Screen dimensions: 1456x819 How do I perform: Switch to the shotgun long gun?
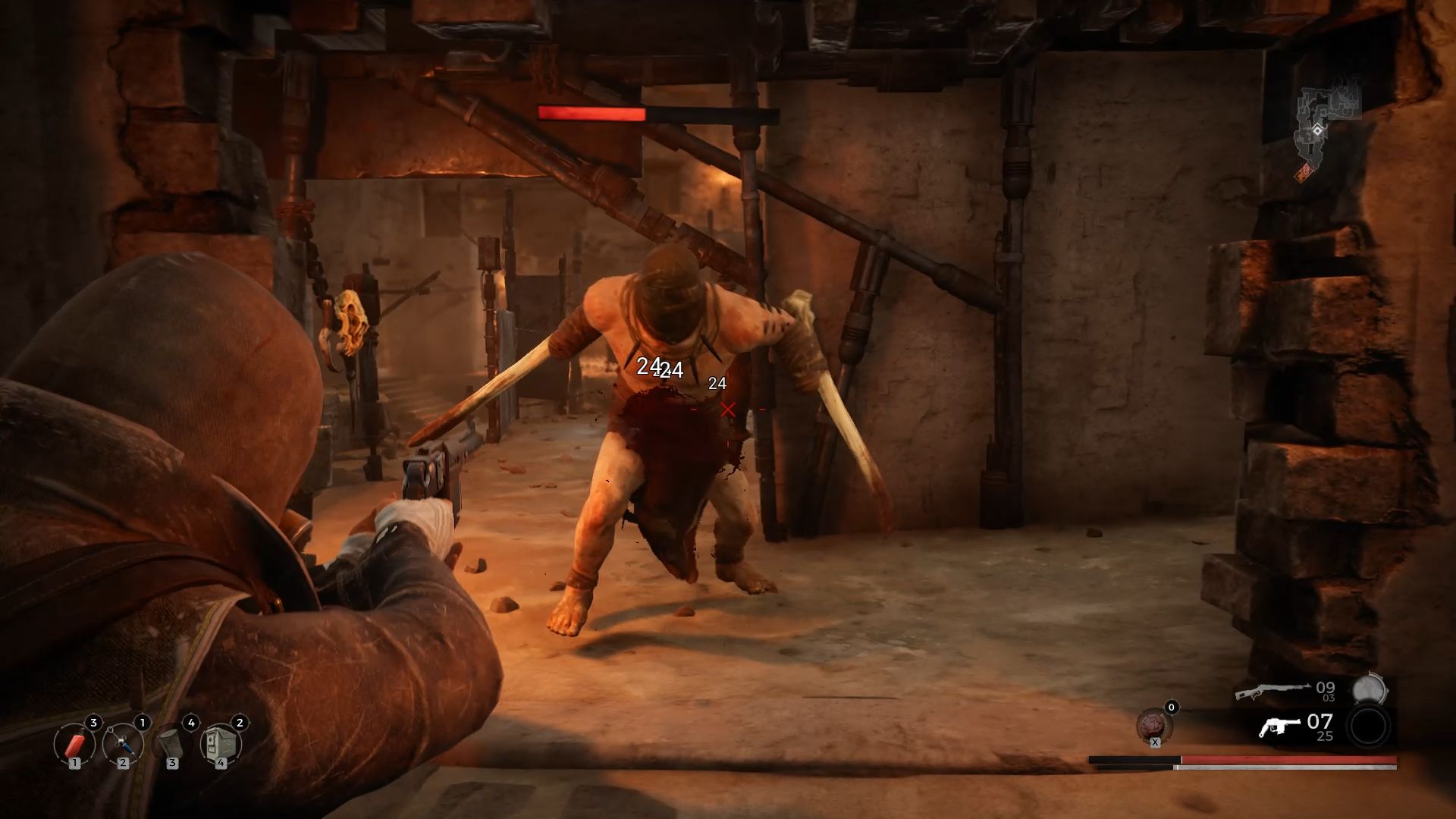tap(1272, 690)
